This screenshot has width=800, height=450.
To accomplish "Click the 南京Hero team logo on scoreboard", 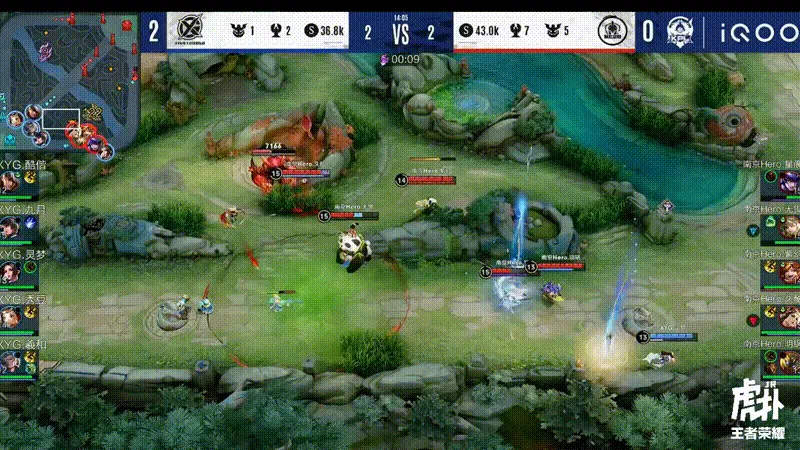I will pyautogui.click(x=610, y=31).
